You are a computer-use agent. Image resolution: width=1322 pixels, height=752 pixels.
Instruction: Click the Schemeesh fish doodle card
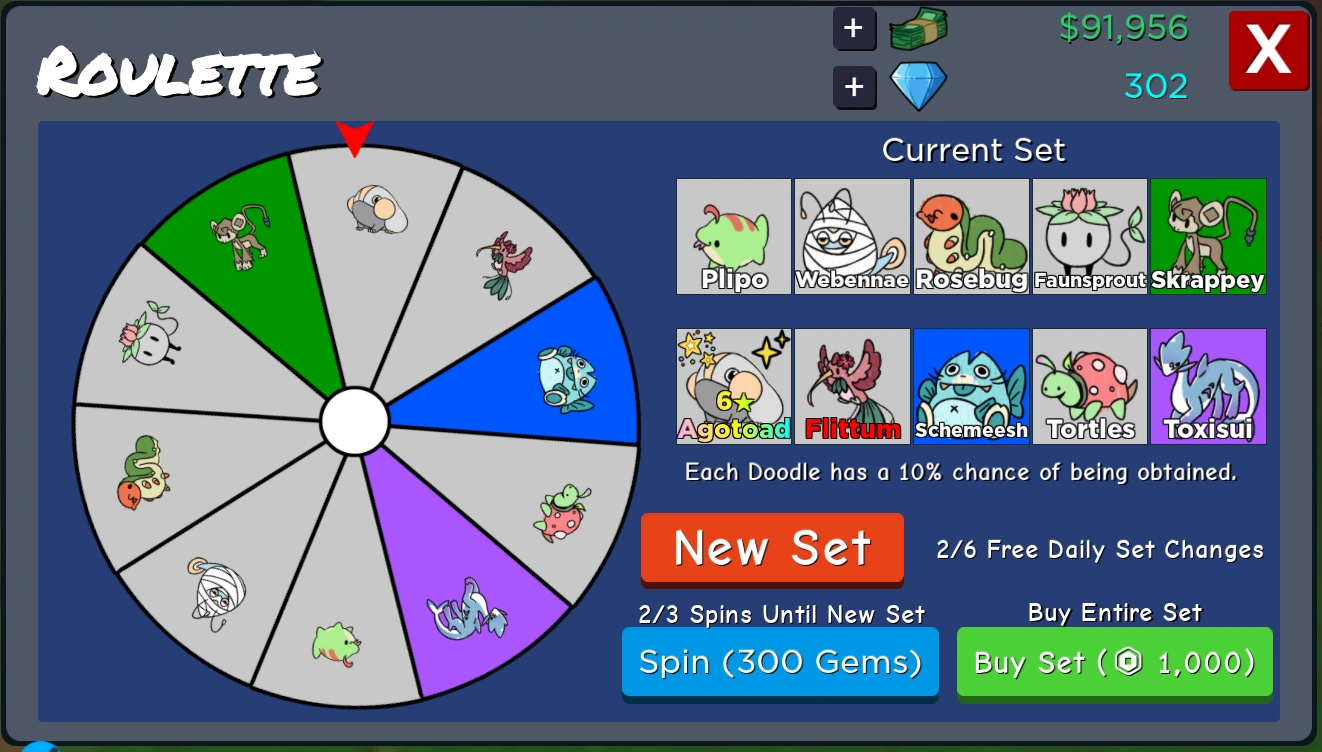[x=970, y=386]
